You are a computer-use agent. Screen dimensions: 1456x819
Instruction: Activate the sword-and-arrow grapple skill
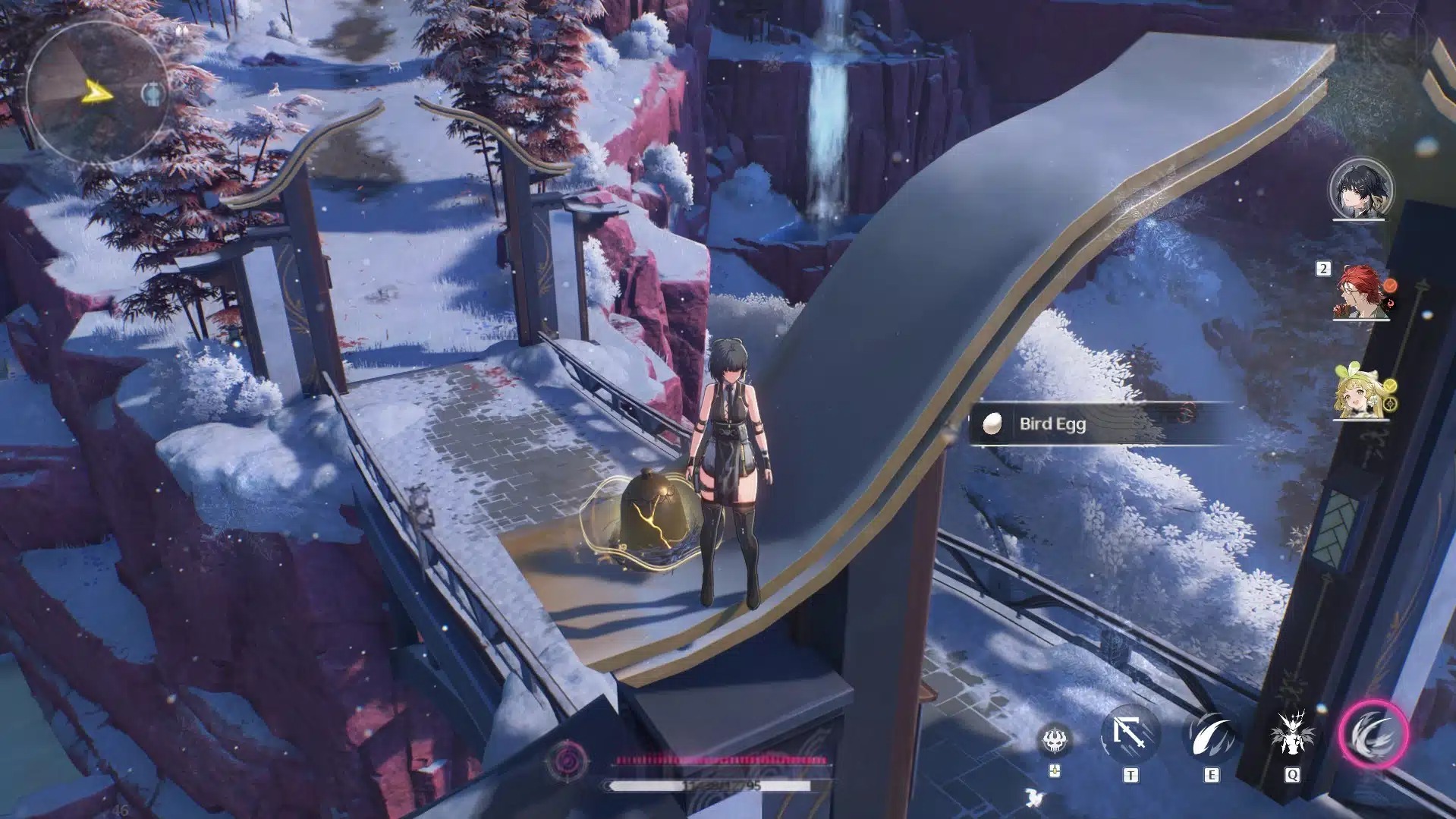pyautogui.click(x=1130, y=735)
